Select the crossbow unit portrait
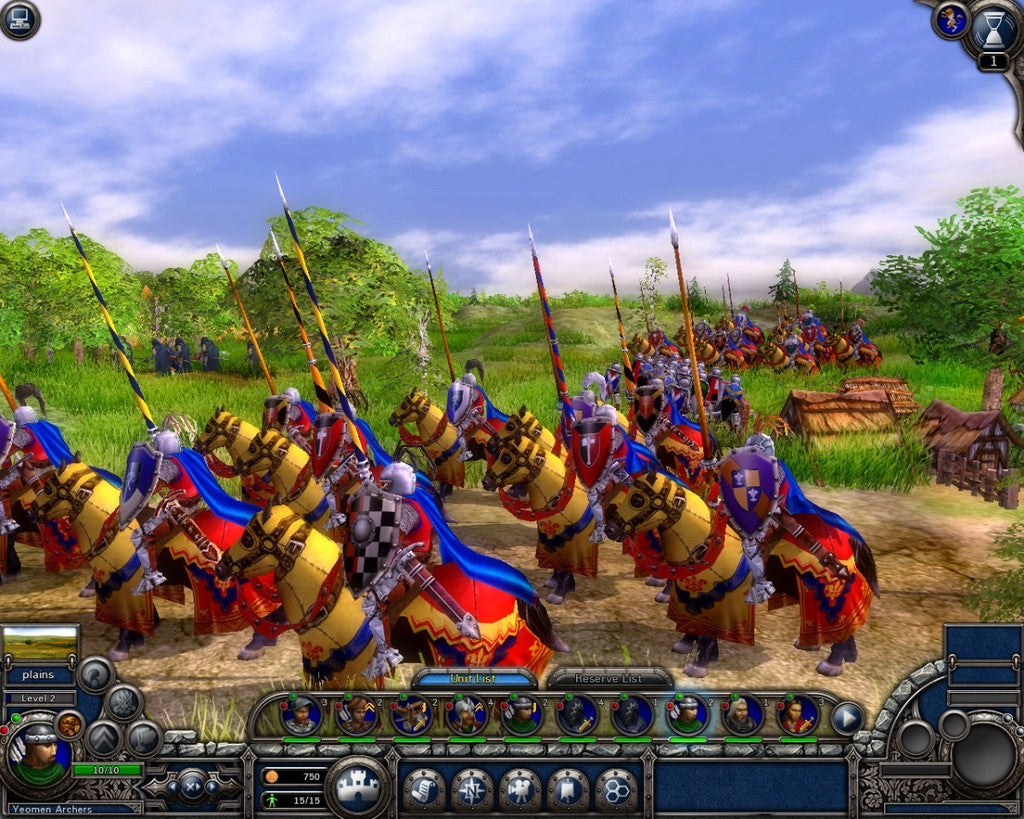This screenshot has height=819, width=1024. [x=411, y=715]
